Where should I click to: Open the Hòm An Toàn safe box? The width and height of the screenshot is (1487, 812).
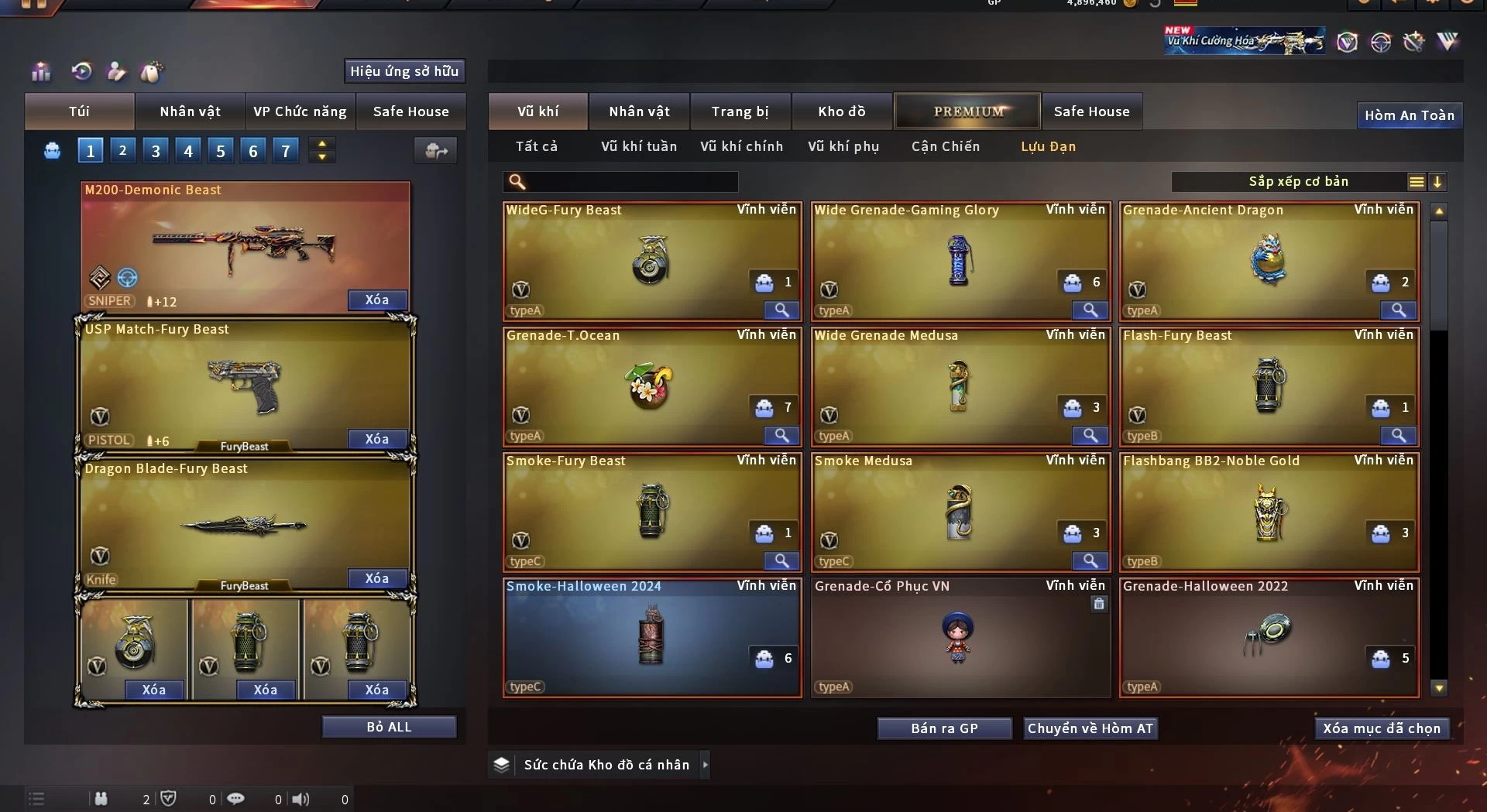click(x=1409, y=115)
